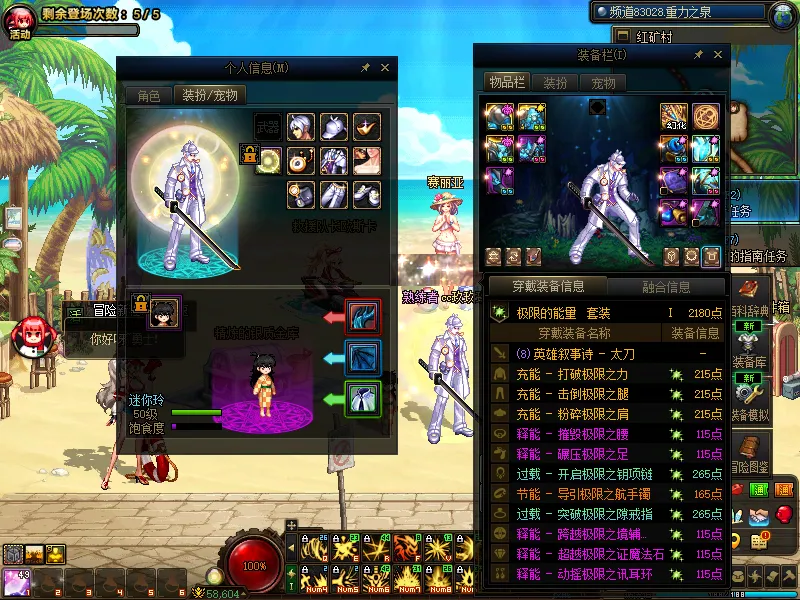Open the 活动 event button

coord(20,20)
